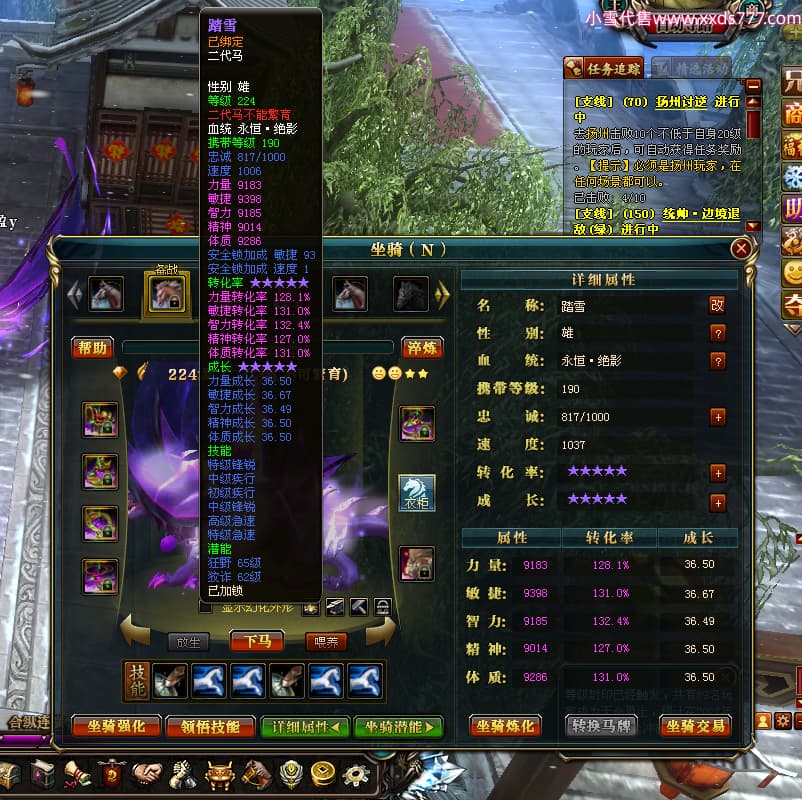The height and width of the screenshot is (800, 802).
Task: Close the mount (坐骑) window
Action: tap(741, 249)
